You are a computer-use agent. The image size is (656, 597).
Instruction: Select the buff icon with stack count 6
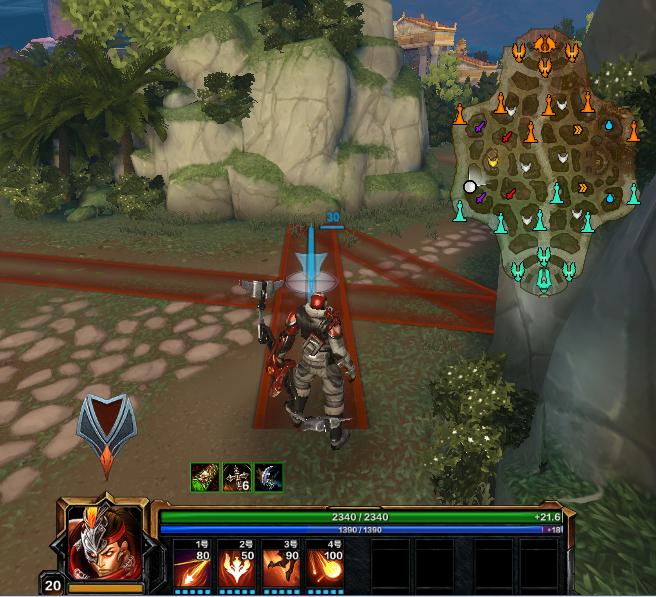tap(237, 477)
